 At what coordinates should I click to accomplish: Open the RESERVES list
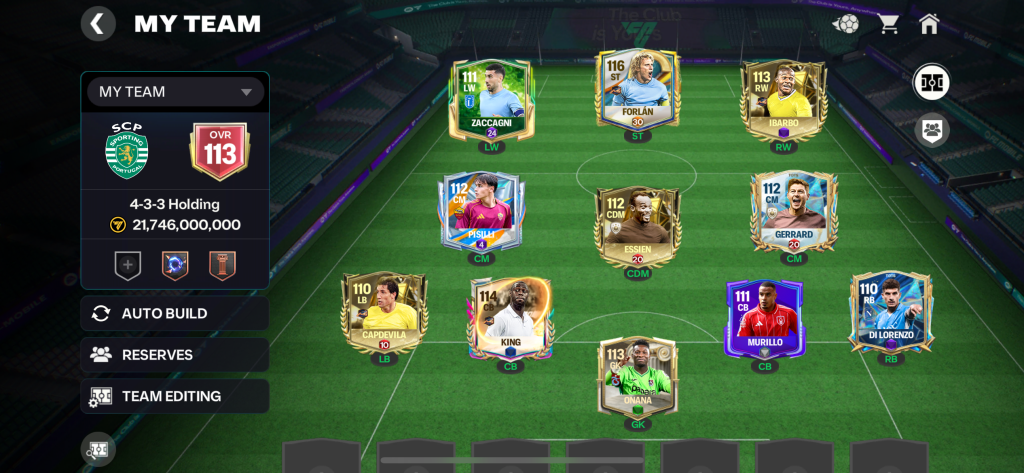click(175, 354)
